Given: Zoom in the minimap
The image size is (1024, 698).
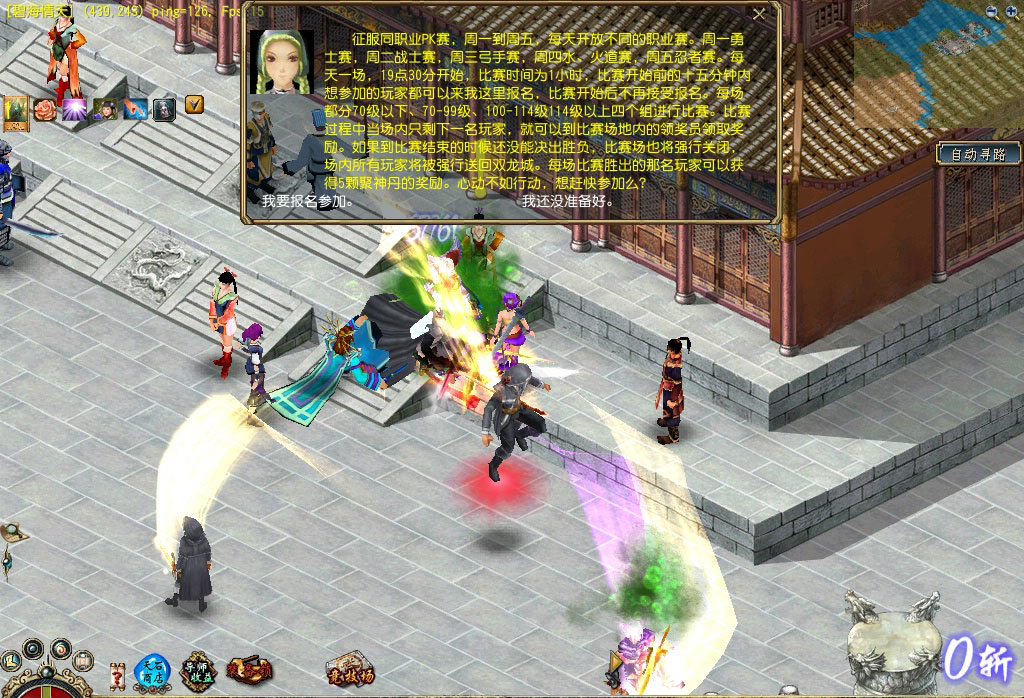Looking at the screenshot, I should (x=1012, y=12).
